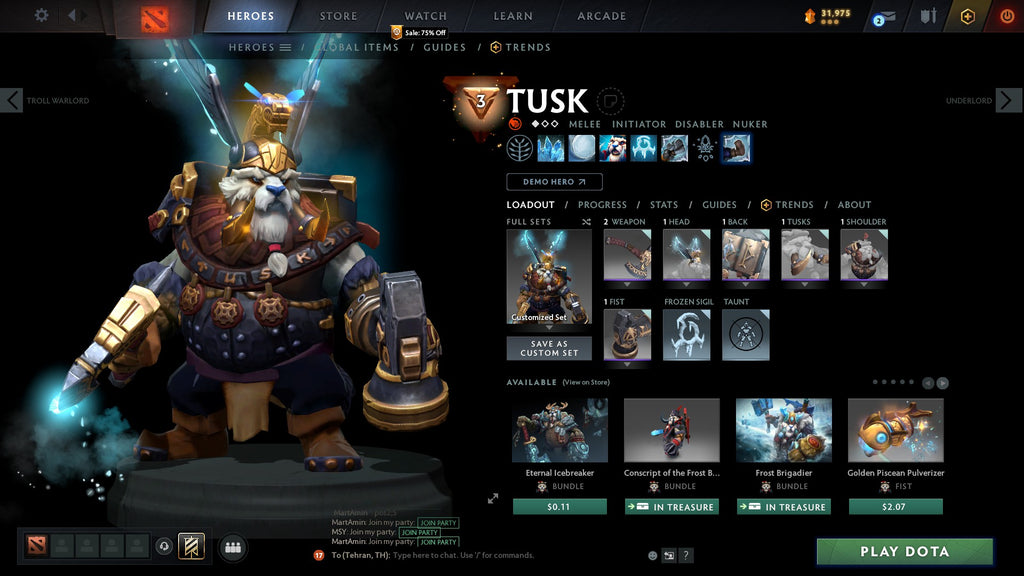Buy Eternal Icebreaker for $0.11

[x=559, y=507]
